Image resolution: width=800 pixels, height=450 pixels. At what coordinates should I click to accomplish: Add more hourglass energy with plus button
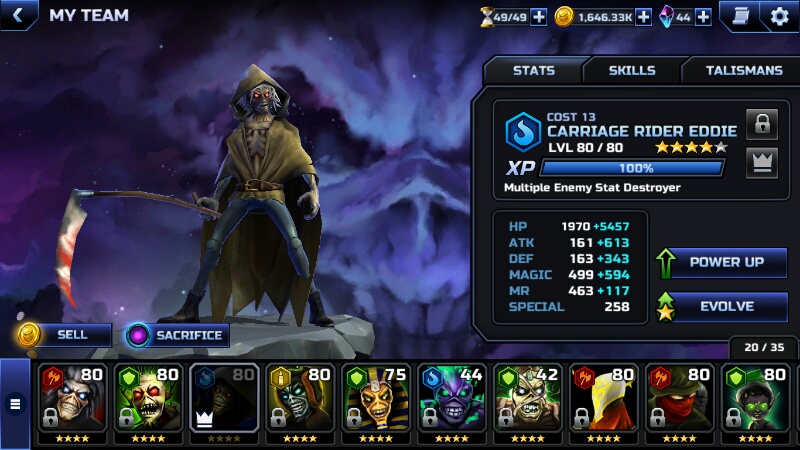pyautogui.click(x=538, y=17)
